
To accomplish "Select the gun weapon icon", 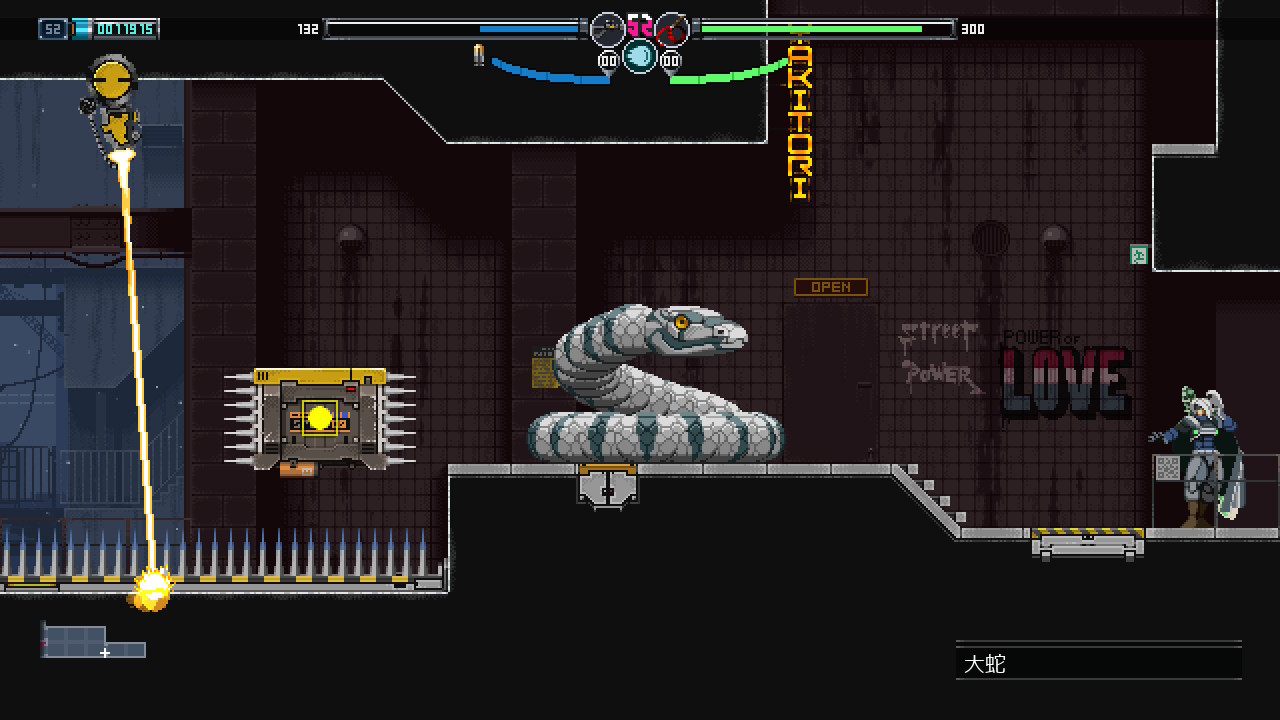I will 607,29.
